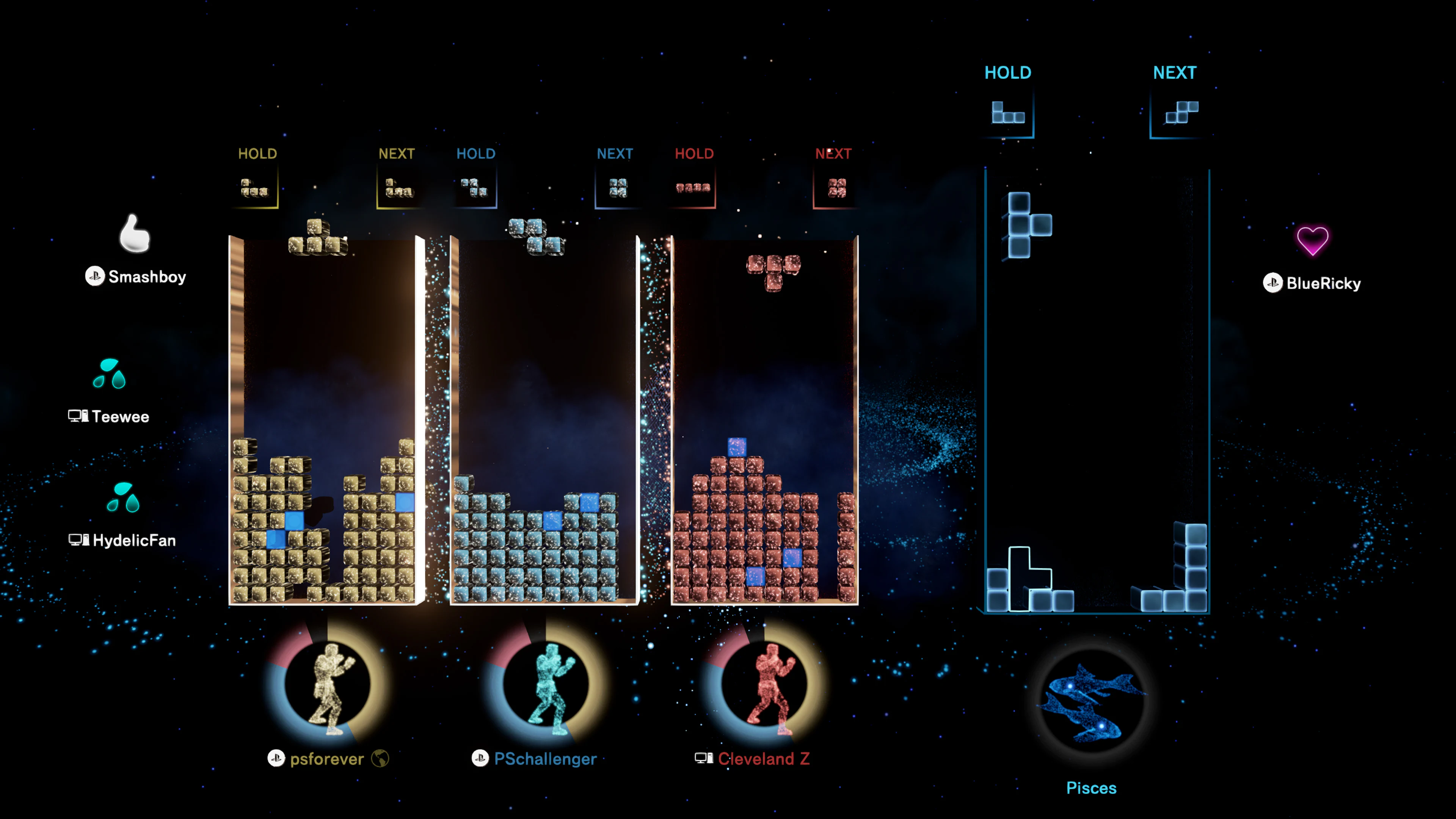The height and width of the screenshot is (819, 1456).
Task: Select the Pisces label at the bottom
Action: click(1092, 788)
